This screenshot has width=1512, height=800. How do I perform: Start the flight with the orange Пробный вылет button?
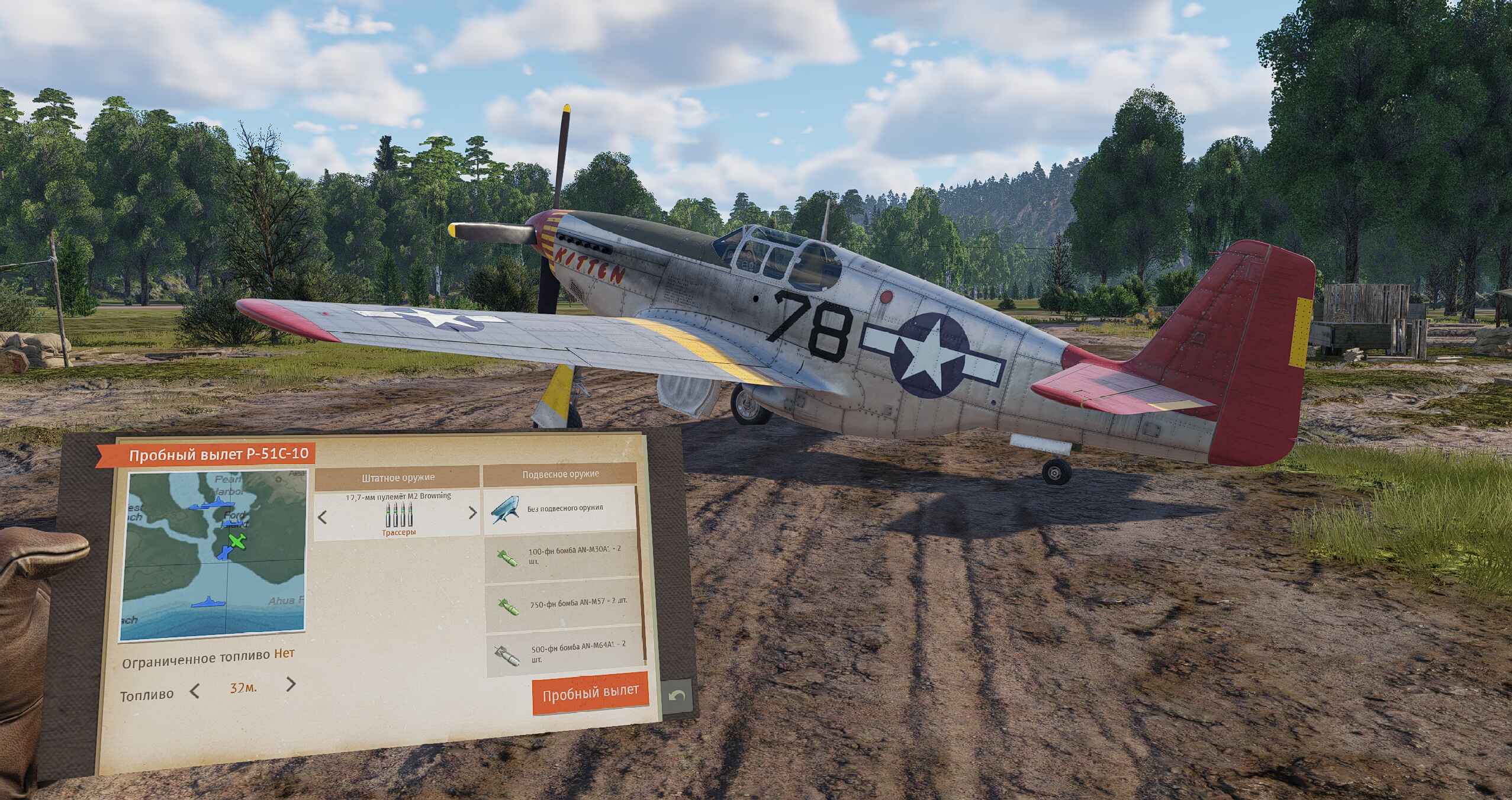(590, 692)
